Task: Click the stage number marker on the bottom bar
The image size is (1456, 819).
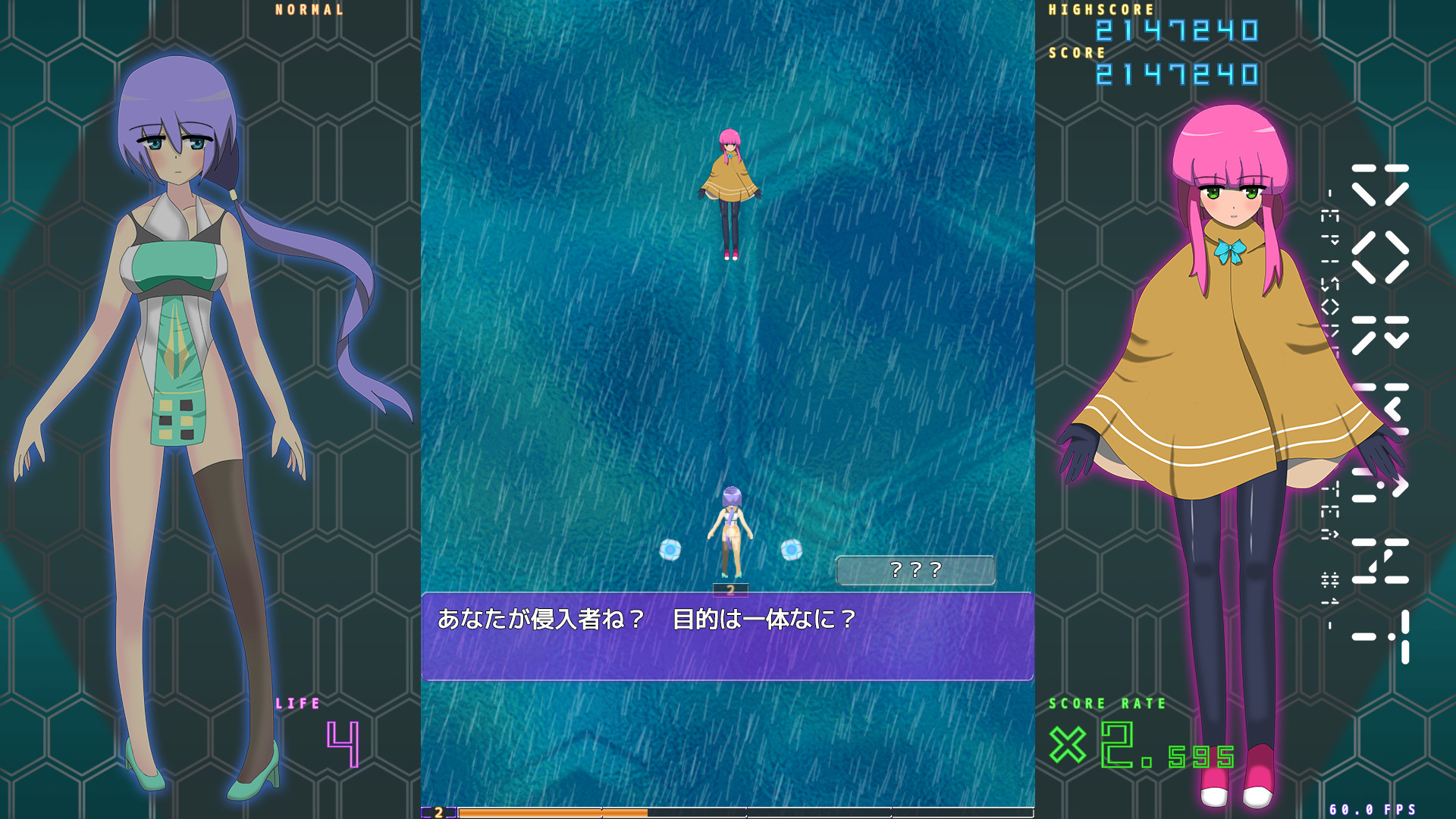Action: click(x=438, y=811)
